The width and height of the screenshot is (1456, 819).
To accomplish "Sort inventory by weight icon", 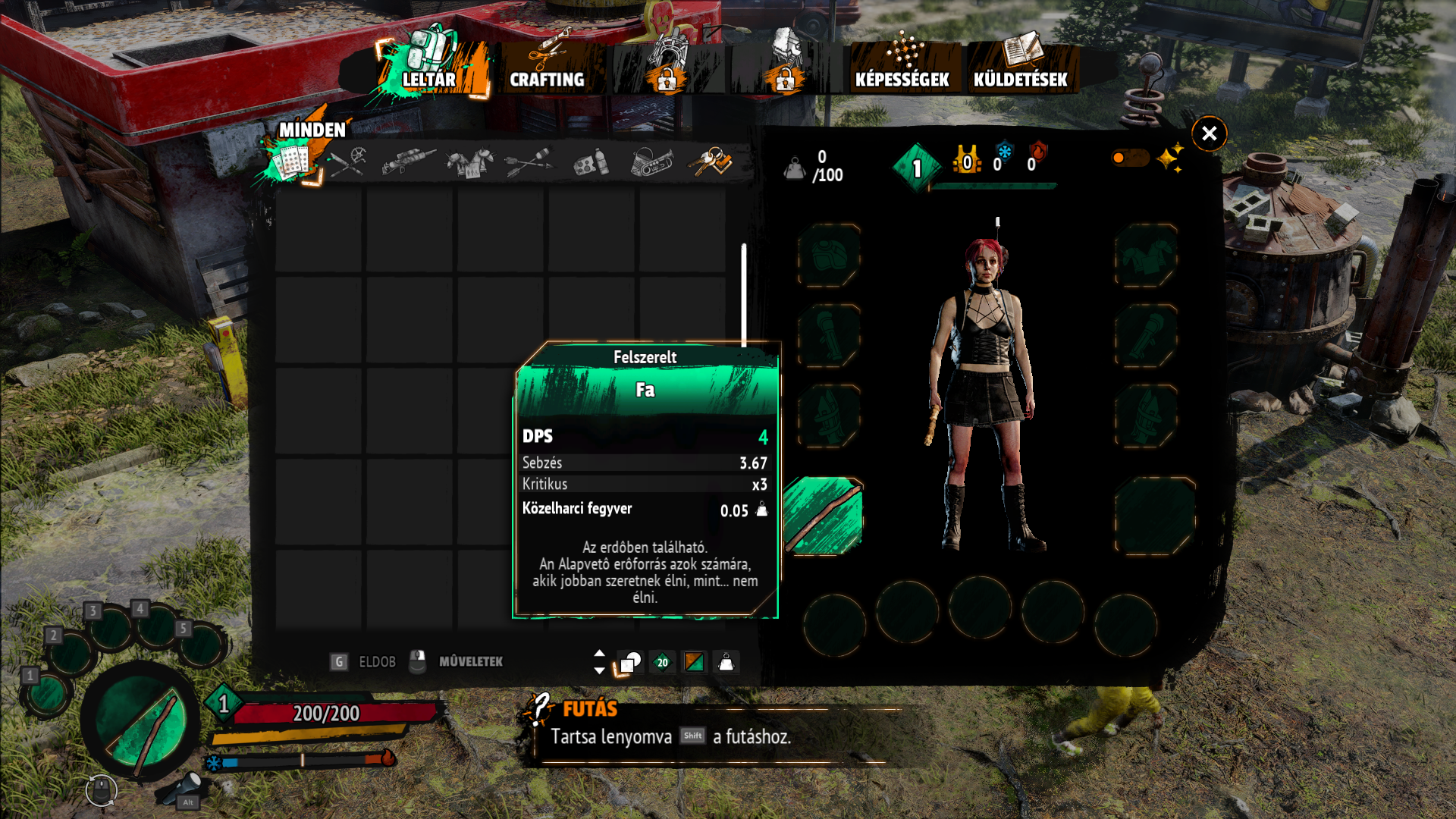I will click(x=726, y=663).
